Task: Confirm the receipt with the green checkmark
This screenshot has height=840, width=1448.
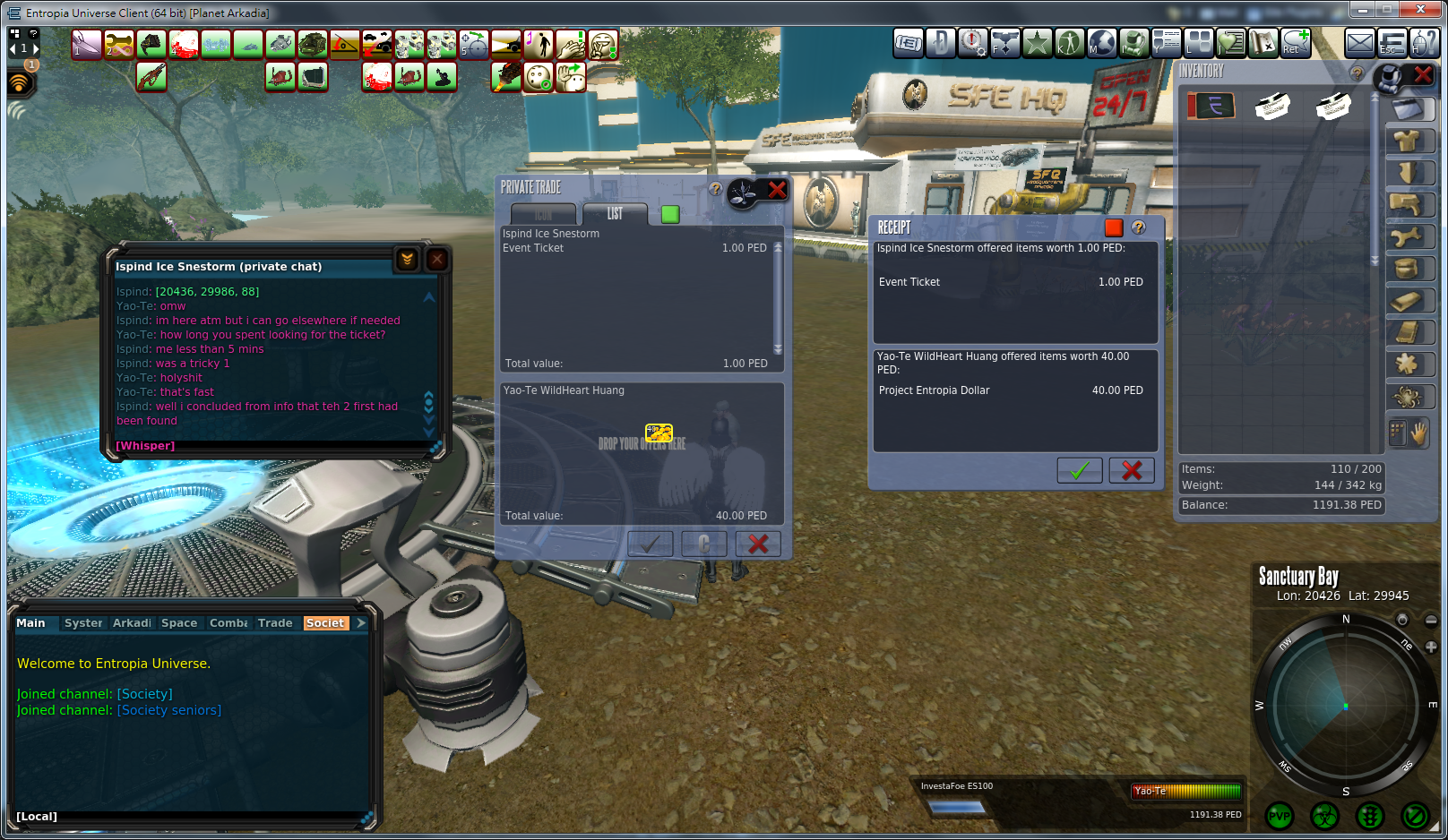Action: 1079,470
